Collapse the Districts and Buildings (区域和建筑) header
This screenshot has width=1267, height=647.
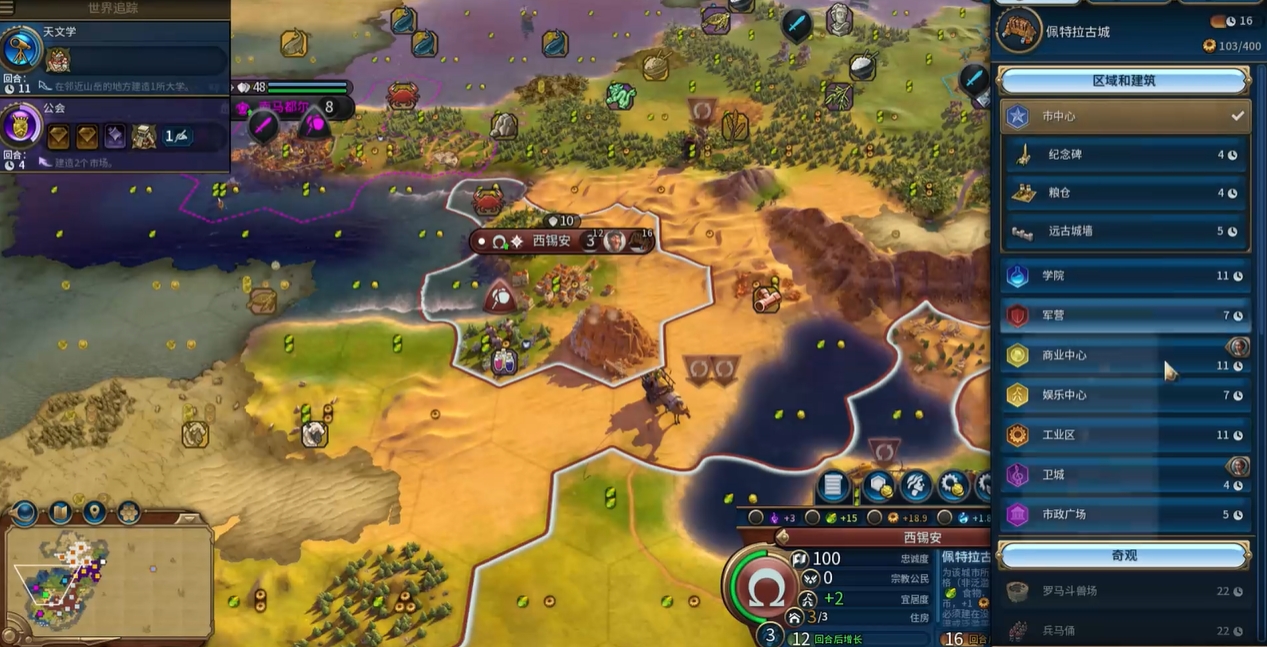(1124, 81)
